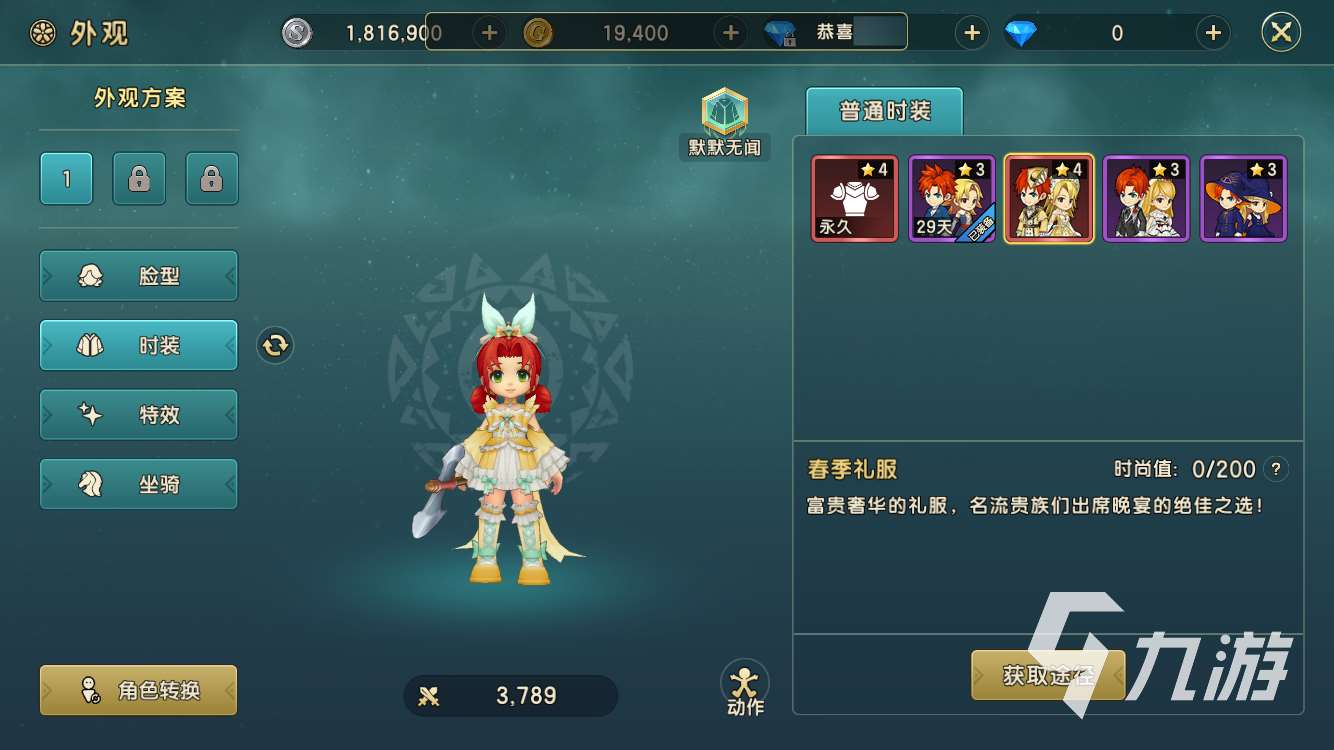Unlock the third appearance scheme slot

[211, 177]
